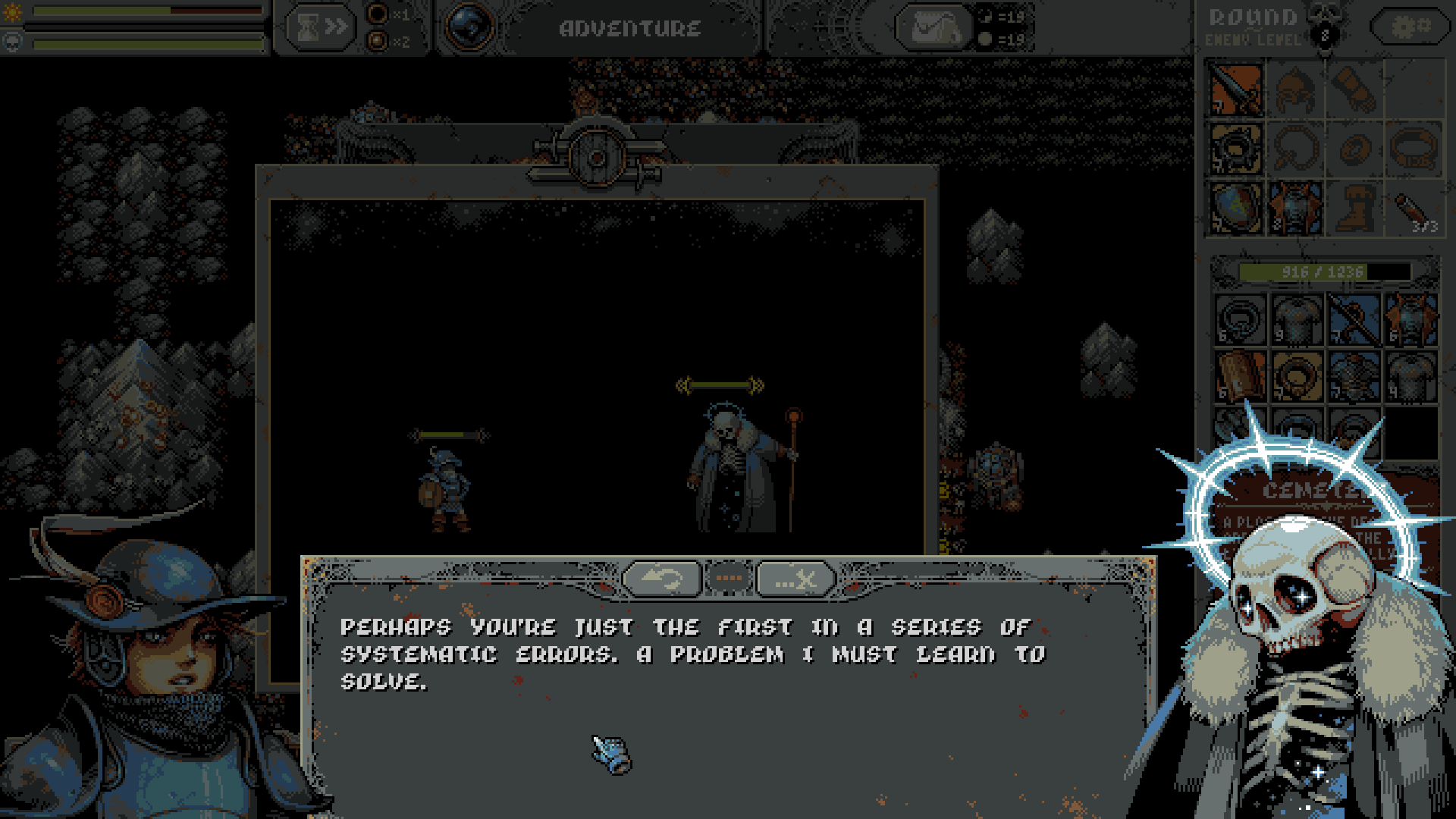
Task: Toggle the hourglass speed button
Action: pyautogui.click(x=321, y=28)
